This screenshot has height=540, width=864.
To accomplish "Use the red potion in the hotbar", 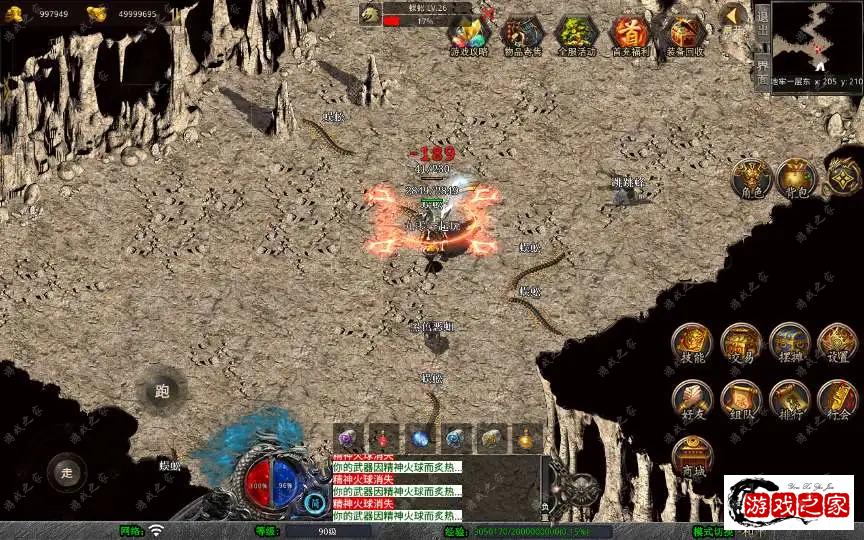I will [x=384, y=438].
